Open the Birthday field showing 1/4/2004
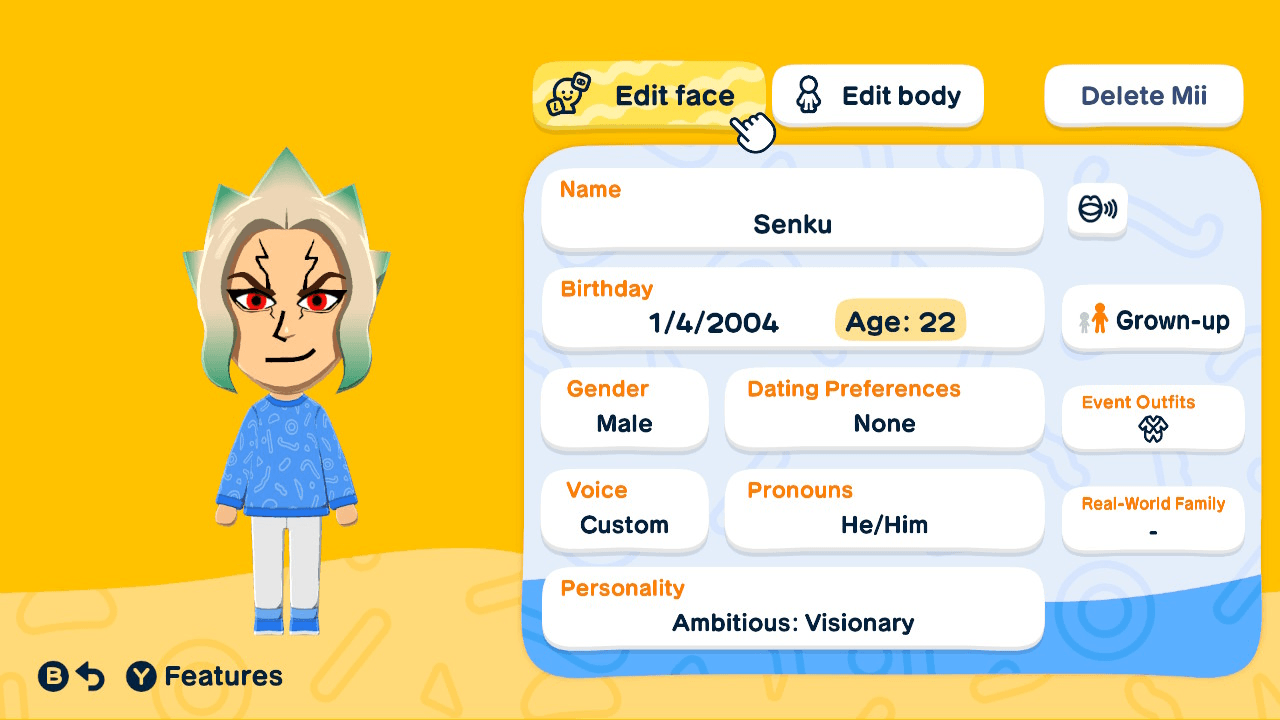 [x=711, y=322]
